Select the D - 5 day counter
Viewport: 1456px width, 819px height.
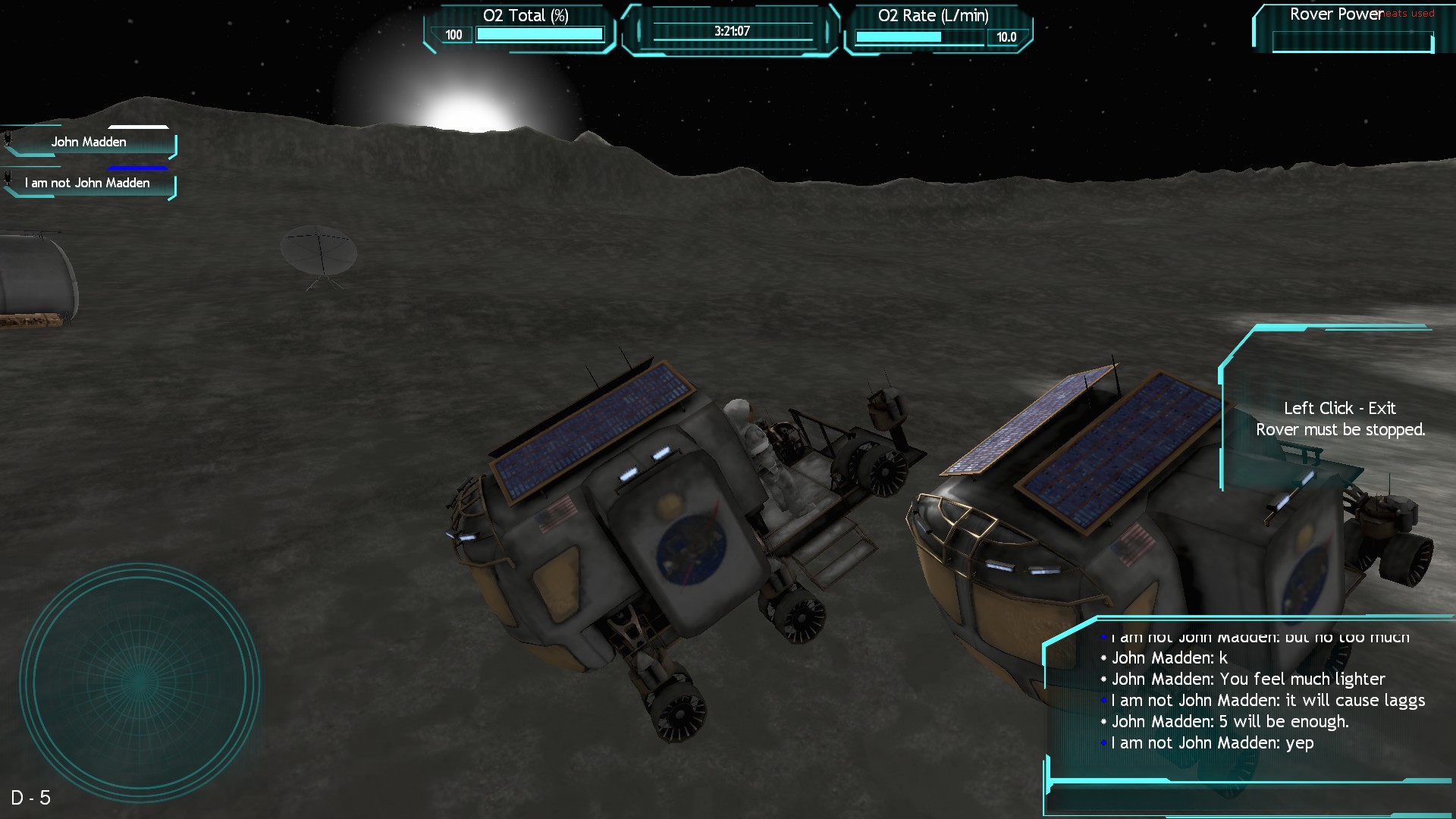tap(32, 797)
